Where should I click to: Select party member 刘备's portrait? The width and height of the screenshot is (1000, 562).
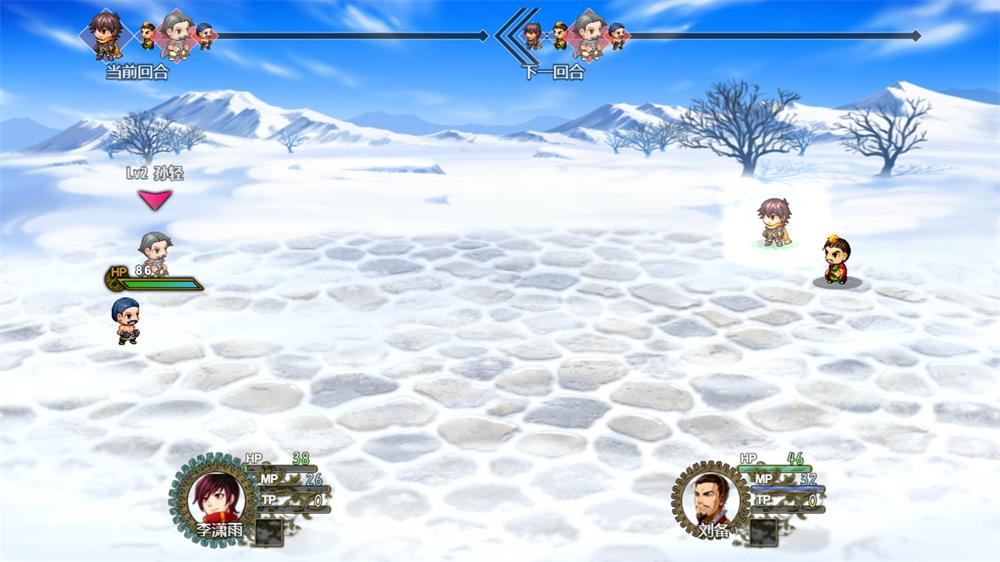(711, 497)
